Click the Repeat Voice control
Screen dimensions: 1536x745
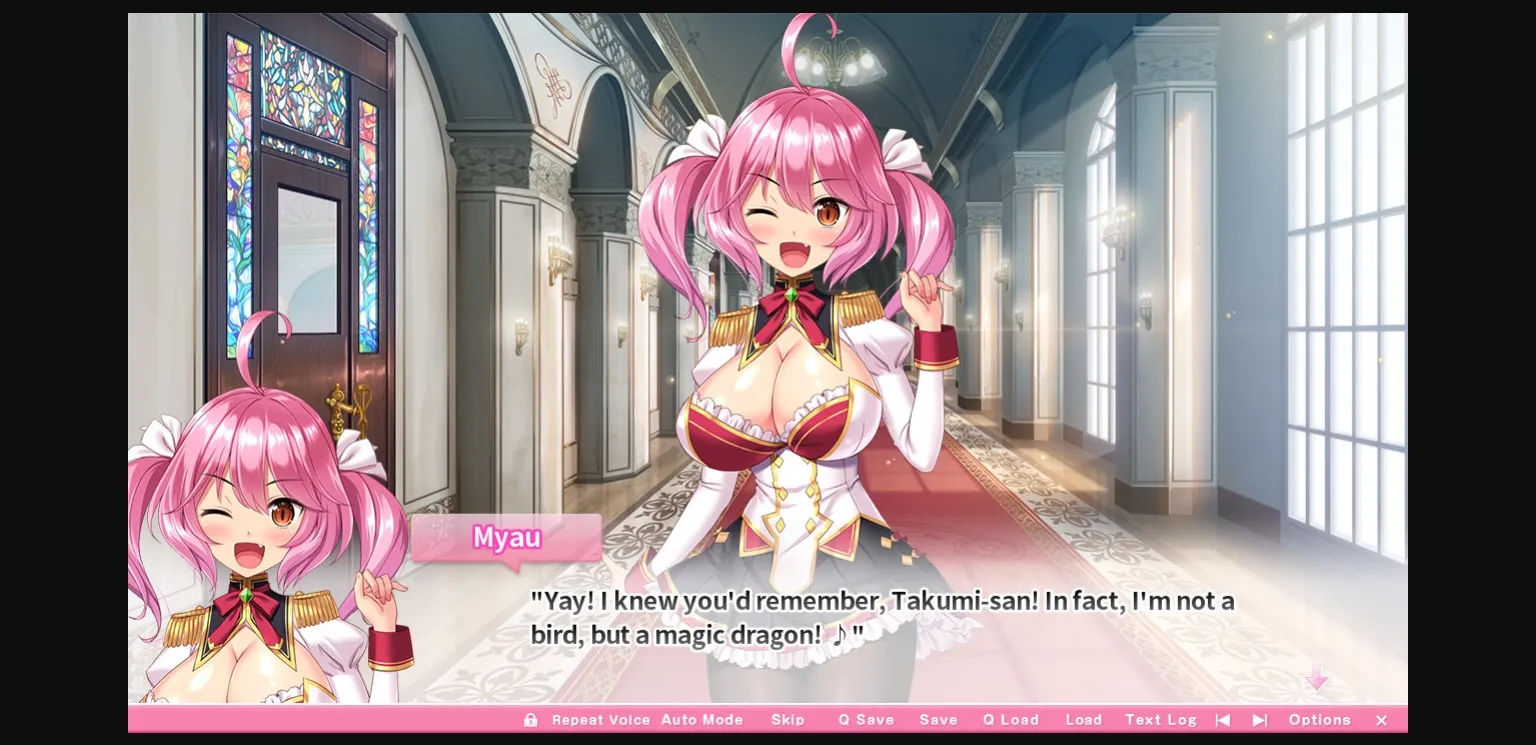pyautogui.click(x=601, y=720)
